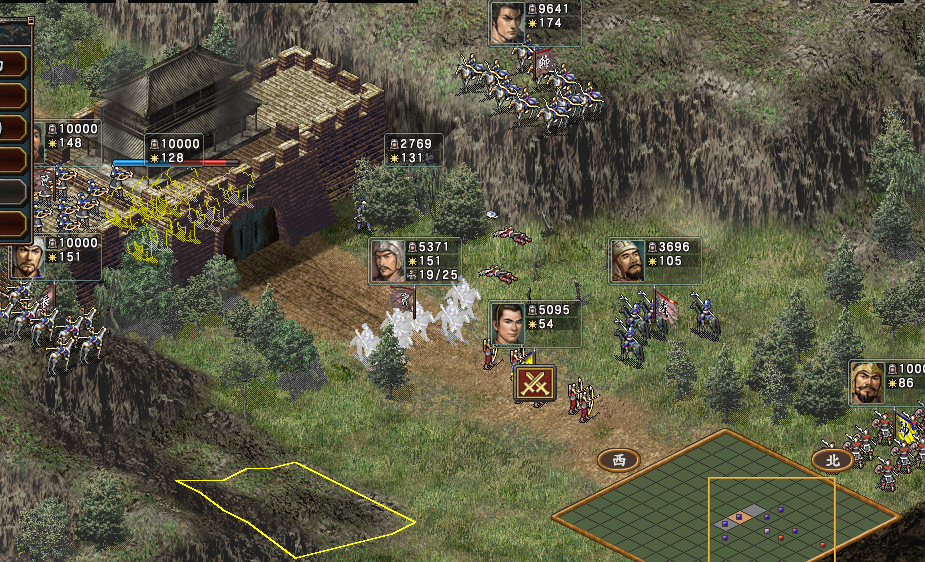
Task: Pick the officer portrait with 3696 troops
Action: point(628,261)
